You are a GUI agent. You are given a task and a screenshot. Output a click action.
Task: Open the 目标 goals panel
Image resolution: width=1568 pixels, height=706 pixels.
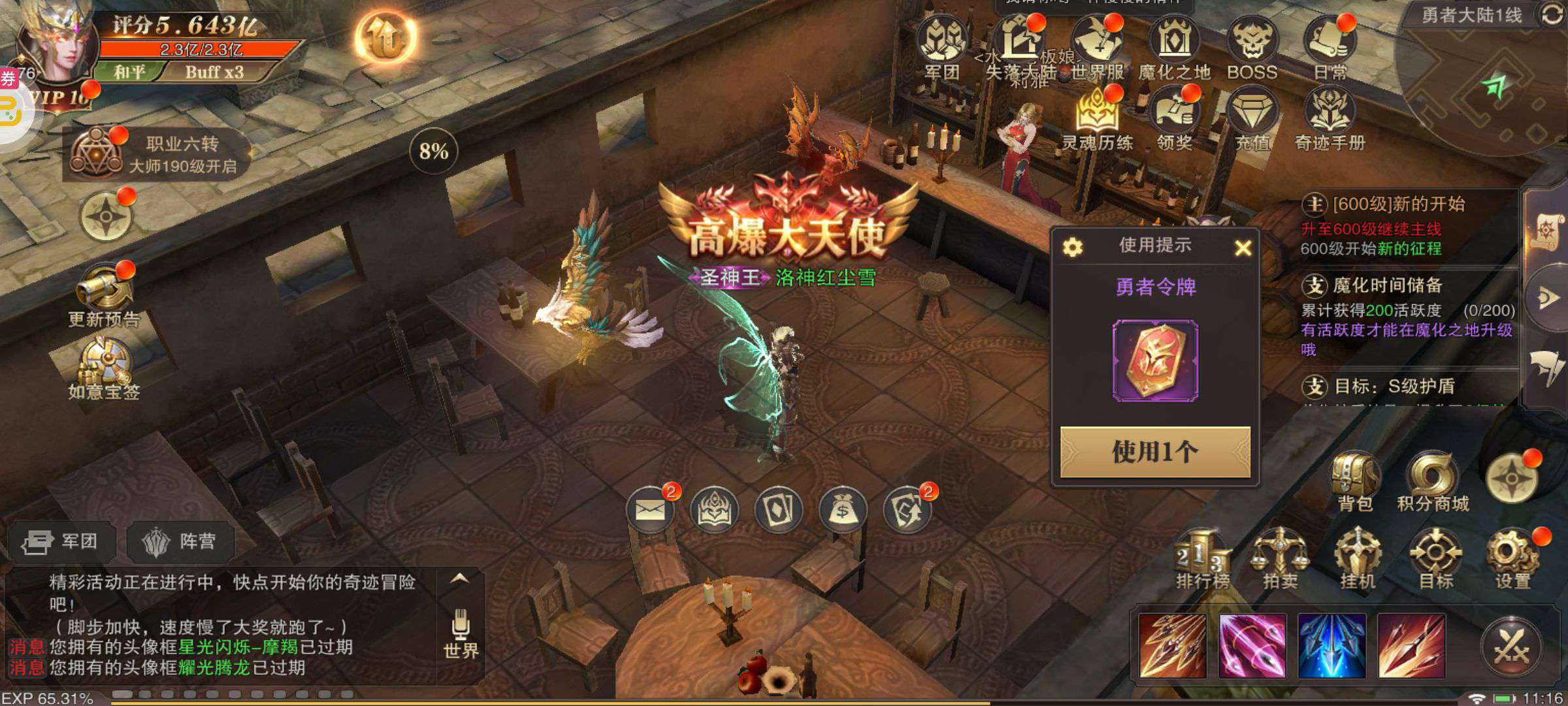pyautogui.click(x=1435, y=559)
